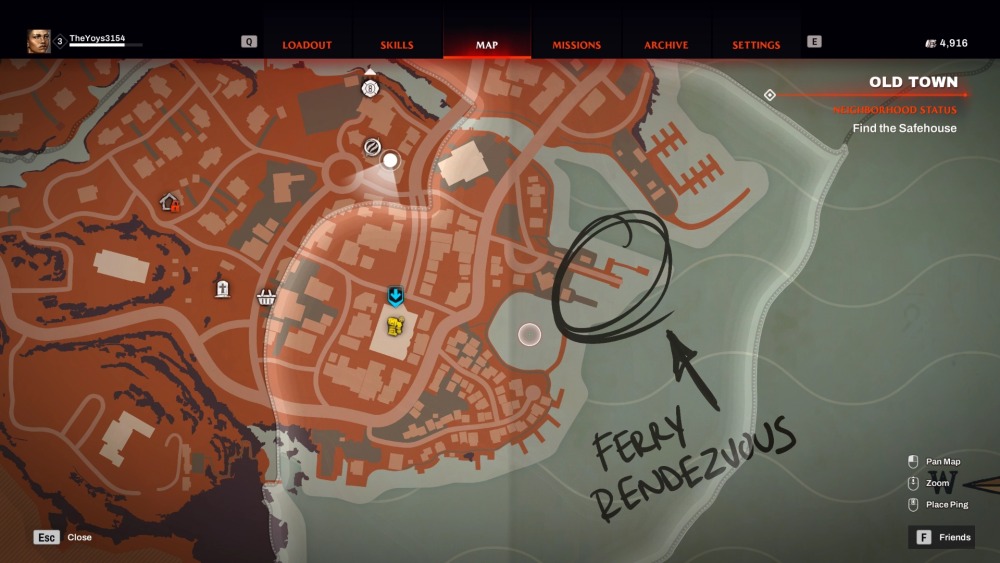Select the Map tab

click(487, 45)
